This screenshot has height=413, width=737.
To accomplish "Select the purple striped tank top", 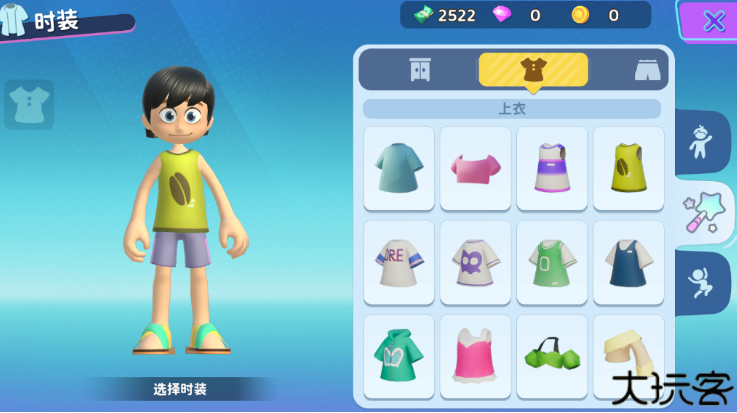I will tap(551, 167).
